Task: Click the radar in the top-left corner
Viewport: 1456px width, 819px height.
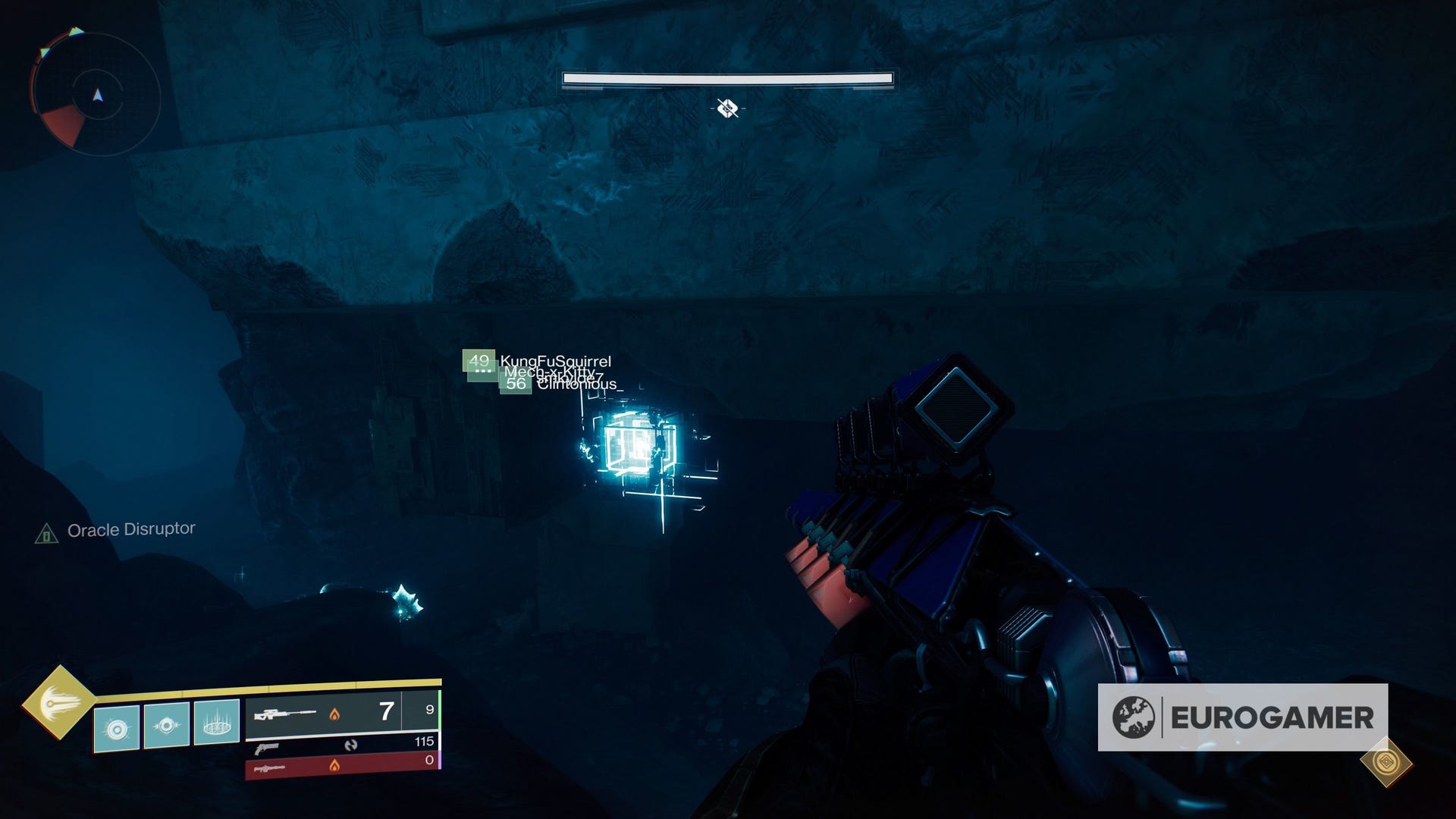Action: click(96, 94)
